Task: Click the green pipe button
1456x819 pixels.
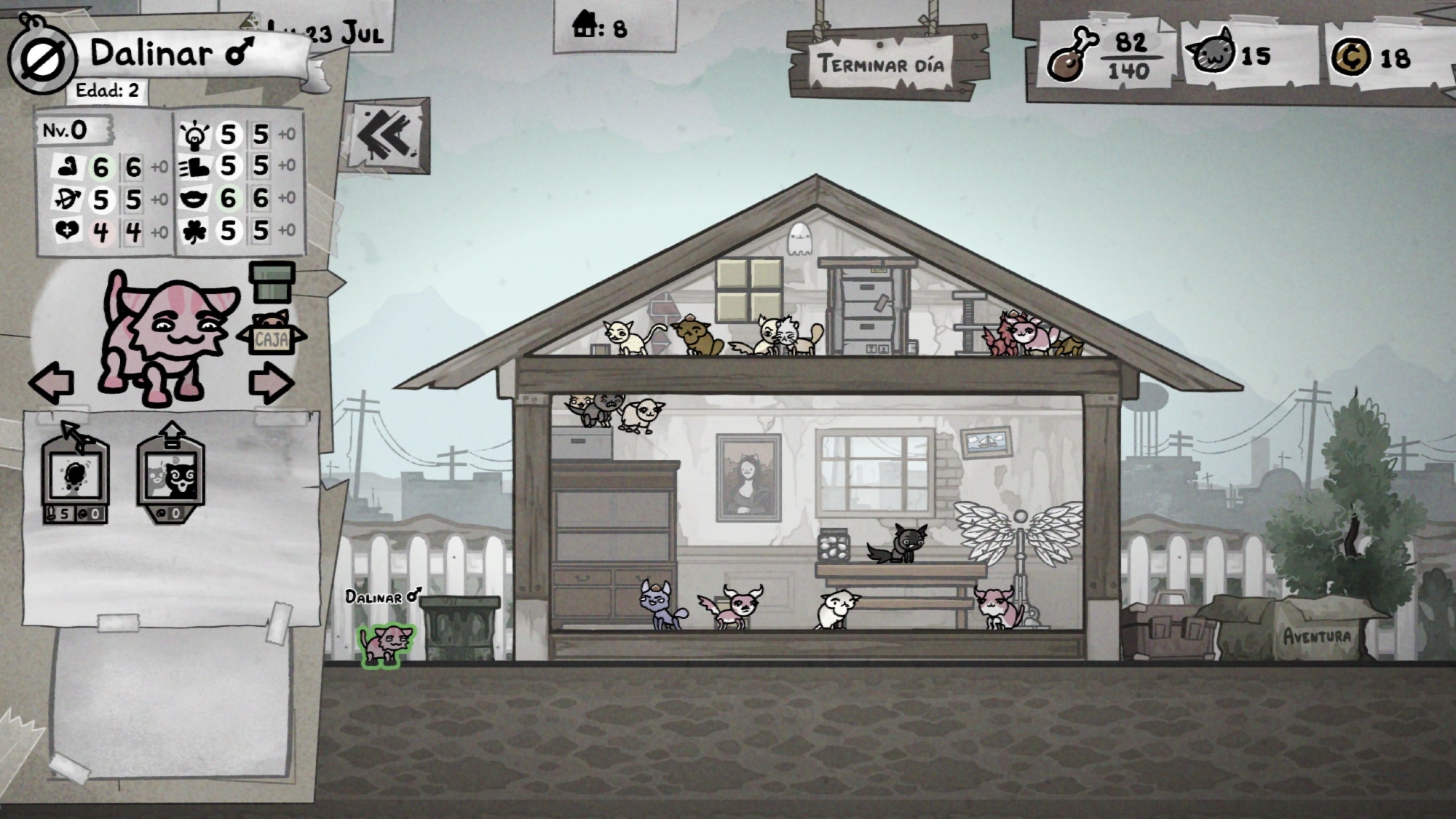Action: point(272,282)
